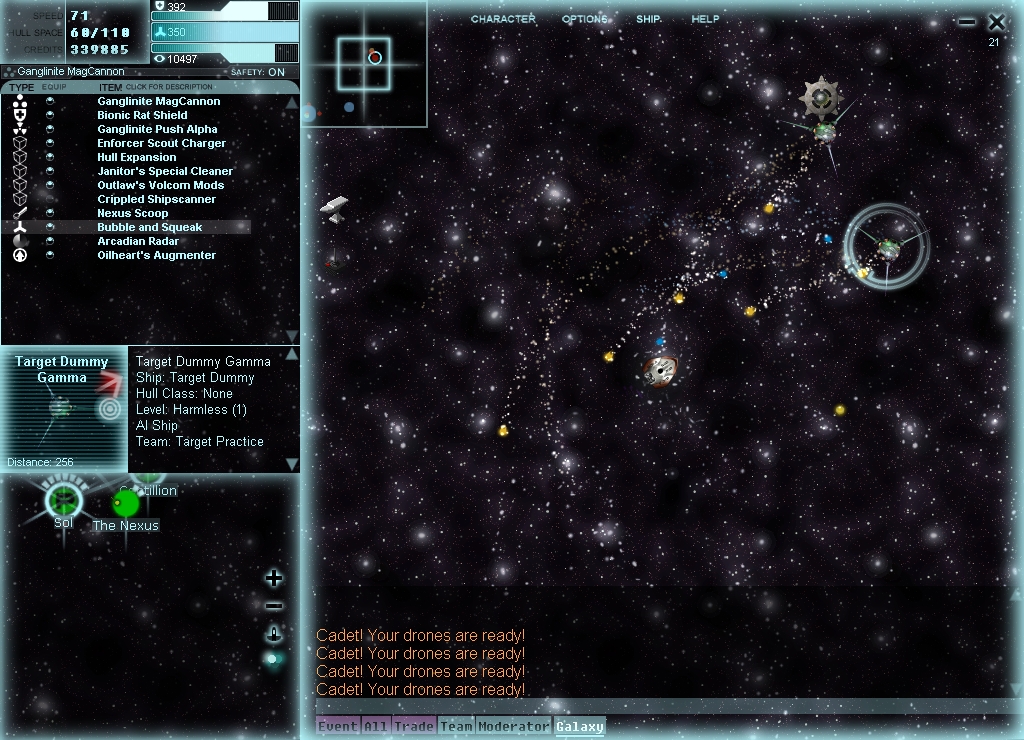Image resolution: width=1024 pixels, height=740 pixels.
Task: Select the Enforcer Scout Charger item
Action: click(161, 143)
